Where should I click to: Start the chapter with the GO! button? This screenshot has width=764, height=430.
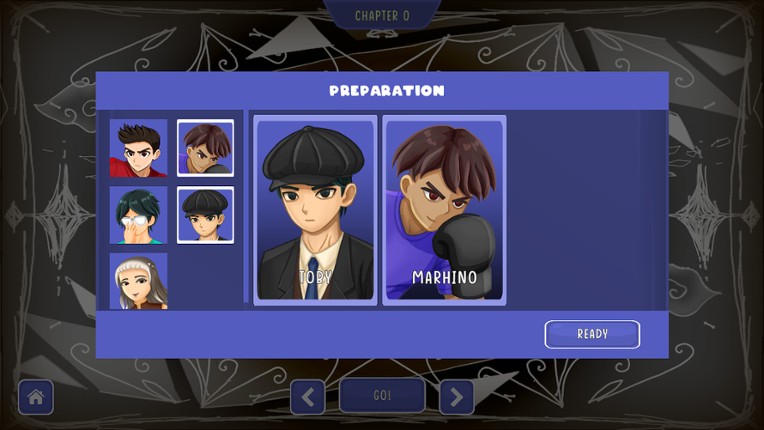[x=382, y=396]
